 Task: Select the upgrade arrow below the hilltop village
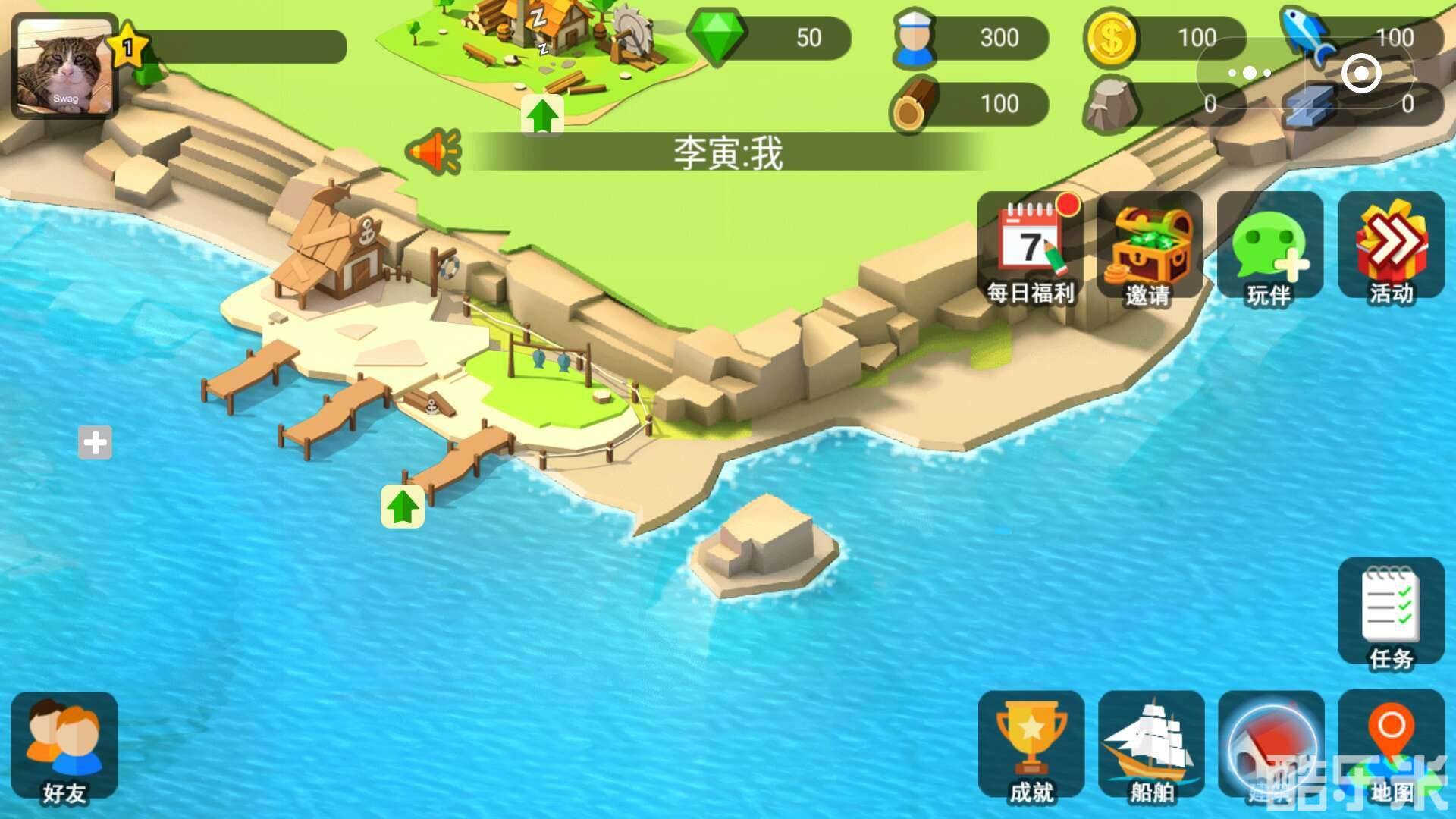[543, 114]
